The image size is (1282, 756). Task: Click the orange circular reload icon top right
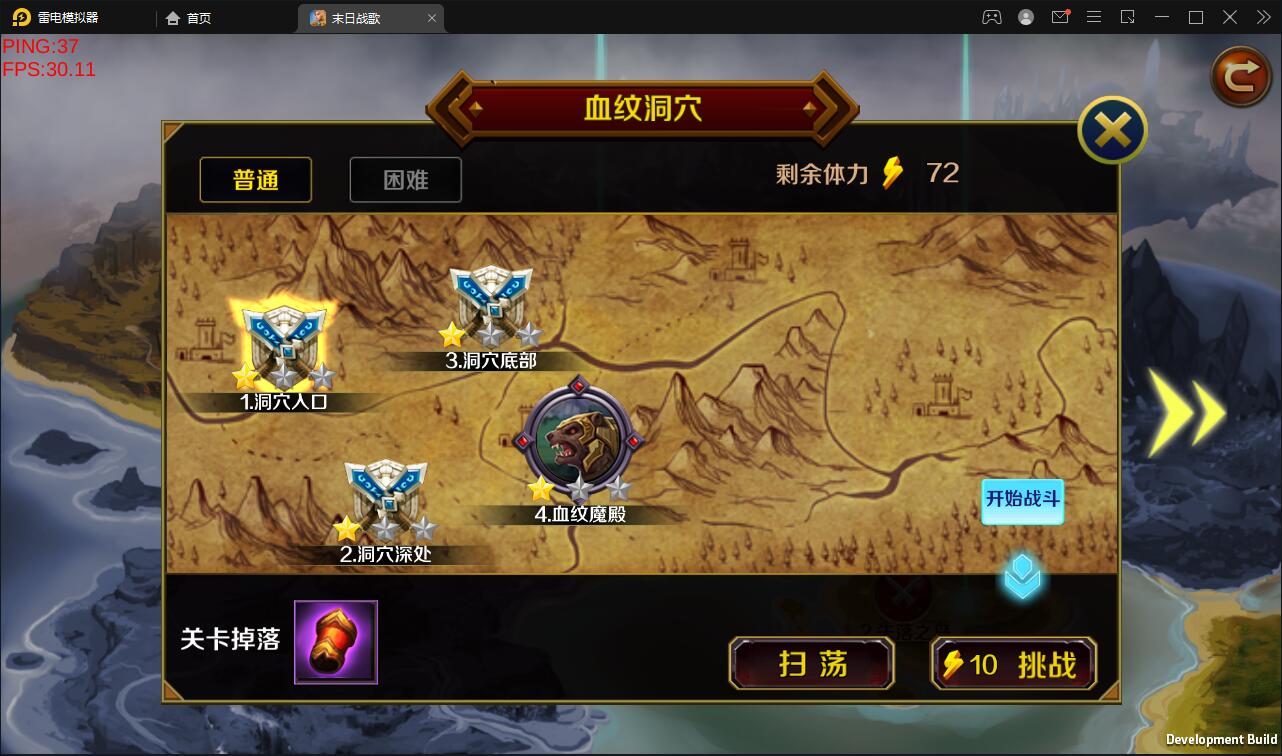[1240, 76]
